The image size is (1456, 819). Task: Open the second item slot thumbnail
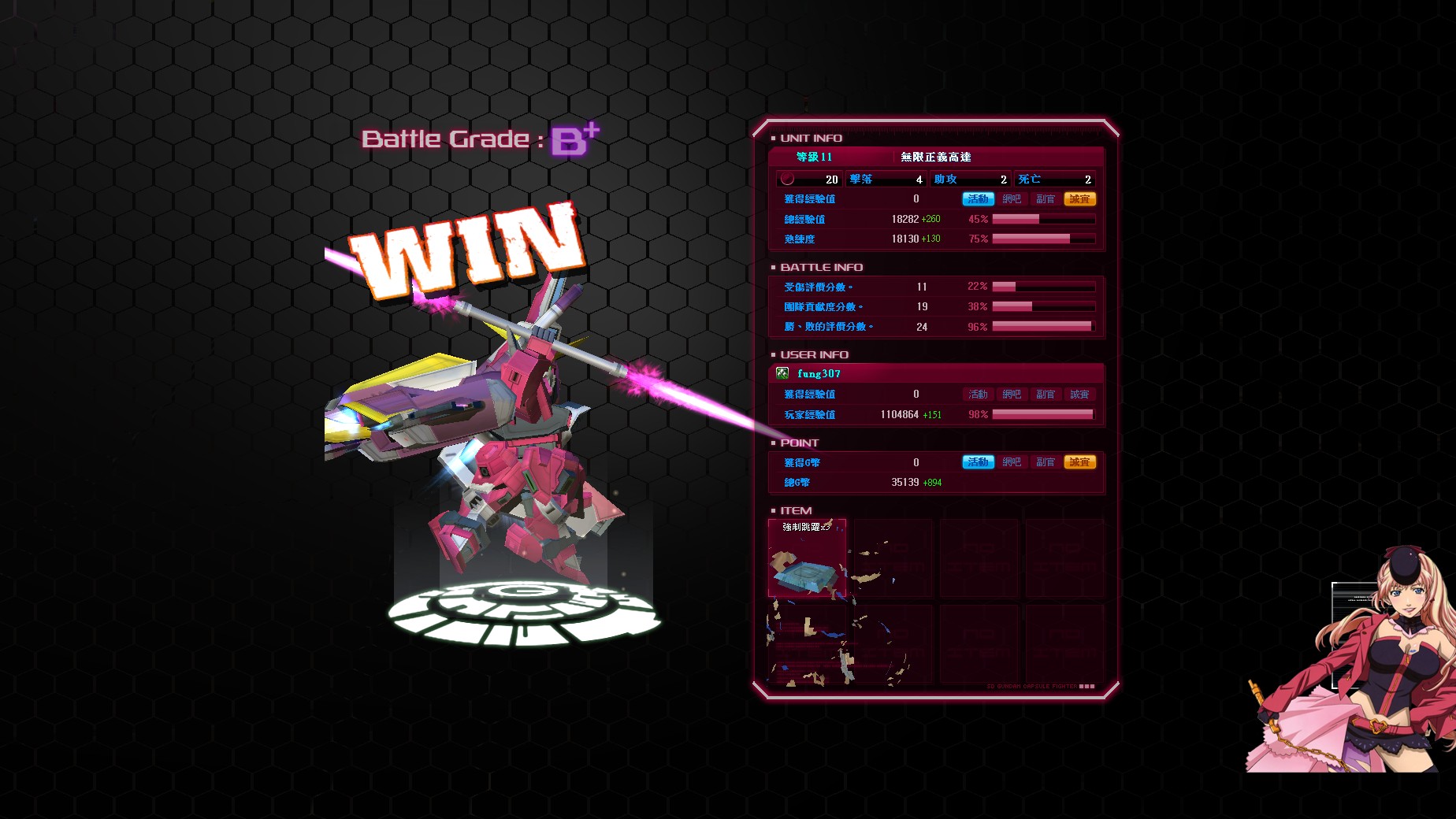[x=894, y=559]
